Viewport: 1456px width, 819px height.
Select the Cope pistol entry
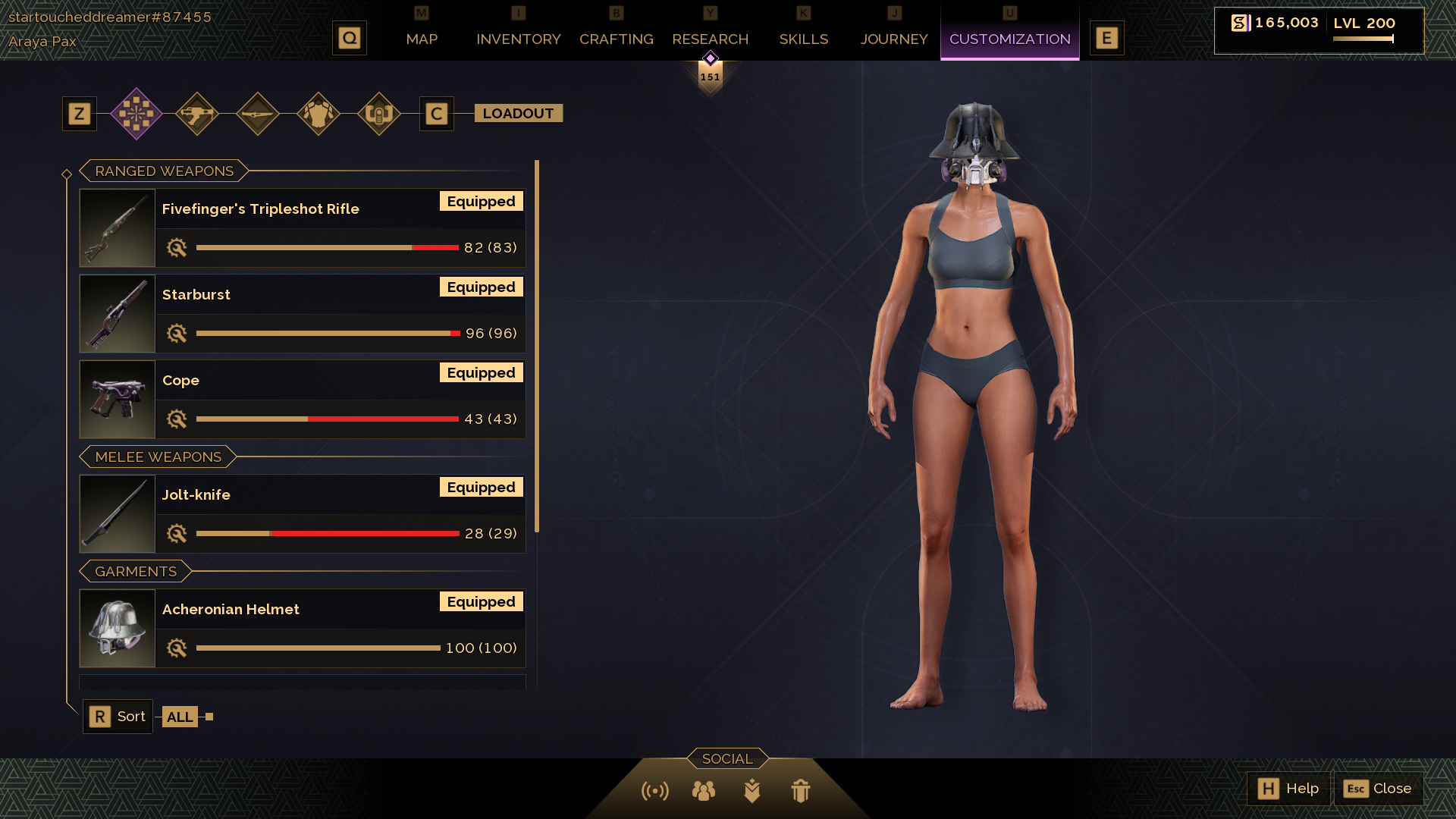302,399
